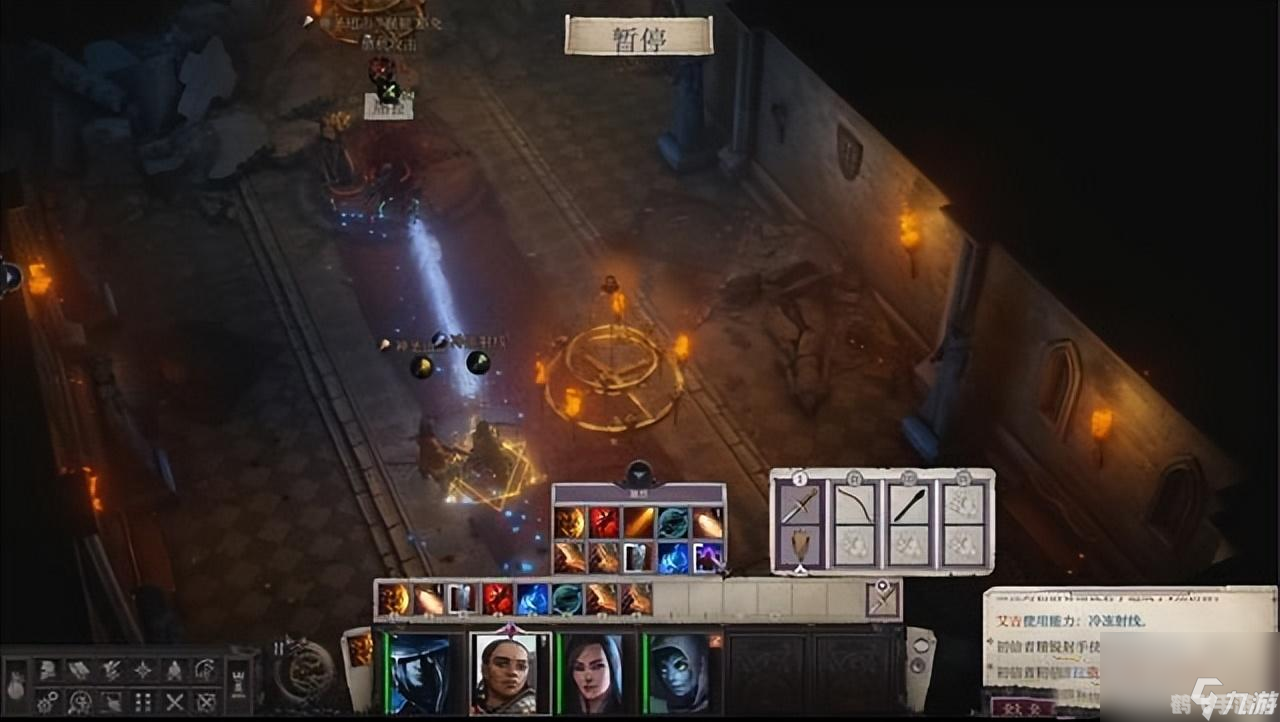Open the spellbook icon in the menu bar

pos(78,670)
